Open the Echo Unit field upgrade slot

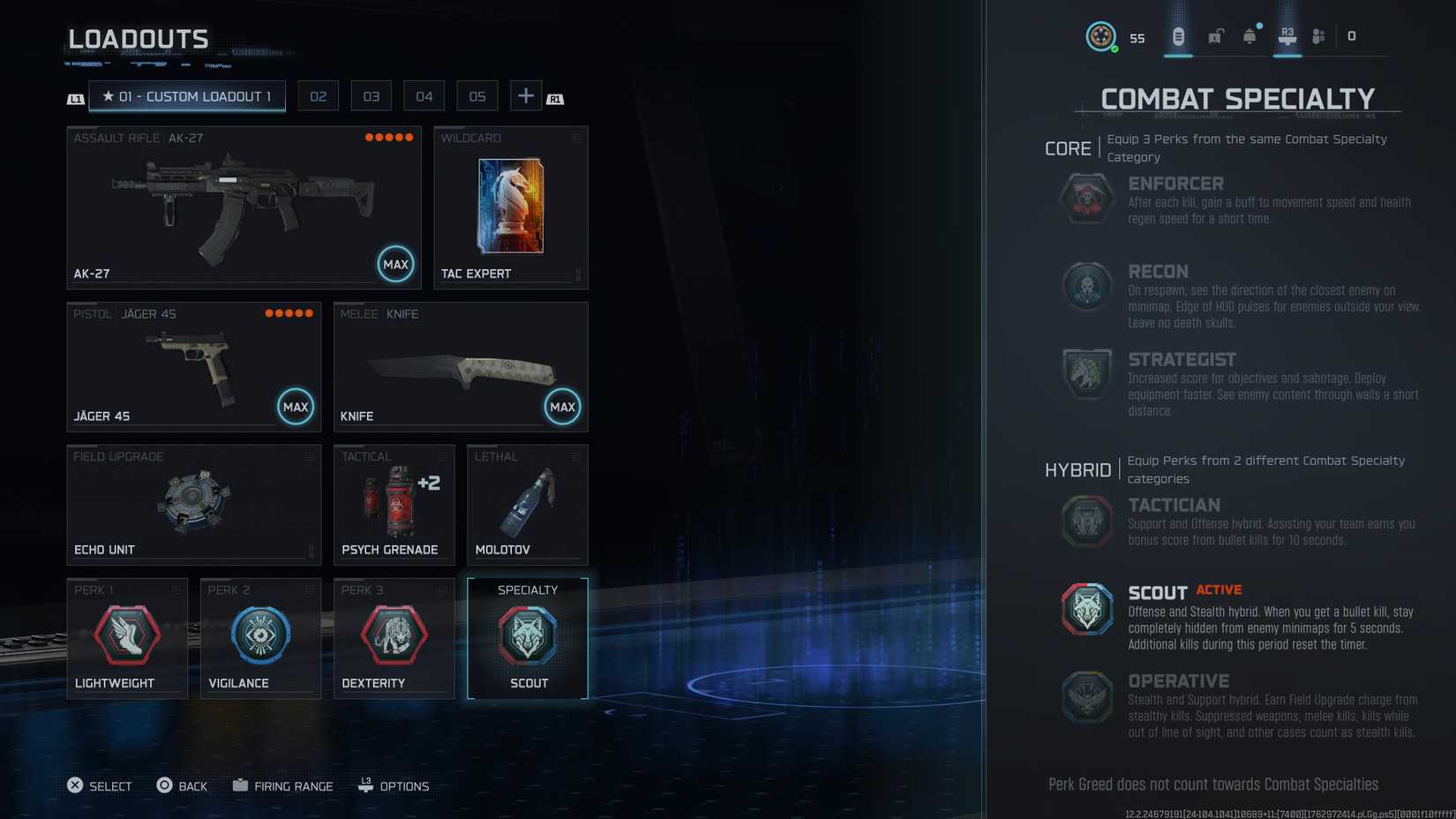194,505
